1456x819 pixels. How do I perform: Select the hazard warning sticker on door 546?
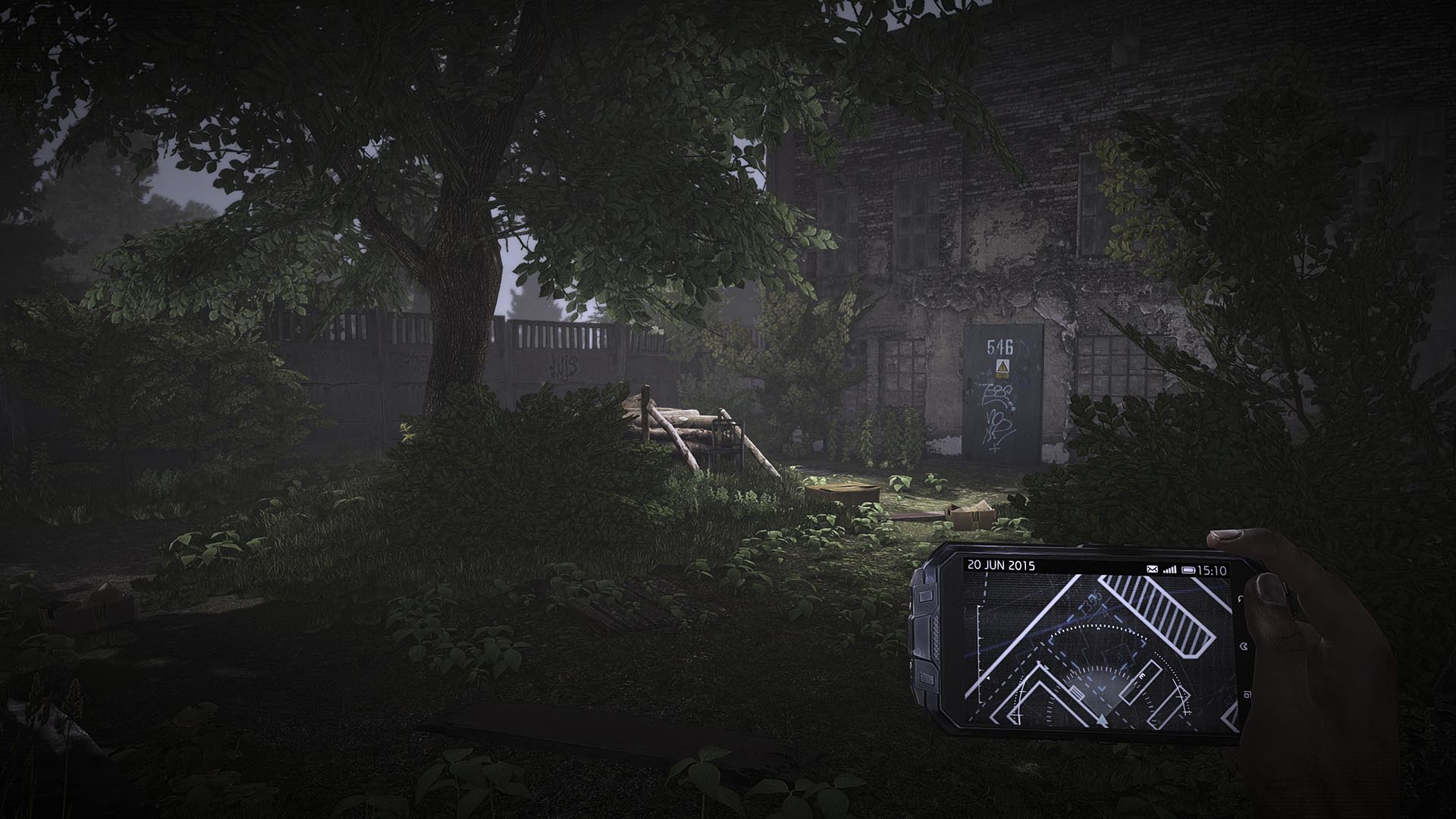(x=1003, y=368)
